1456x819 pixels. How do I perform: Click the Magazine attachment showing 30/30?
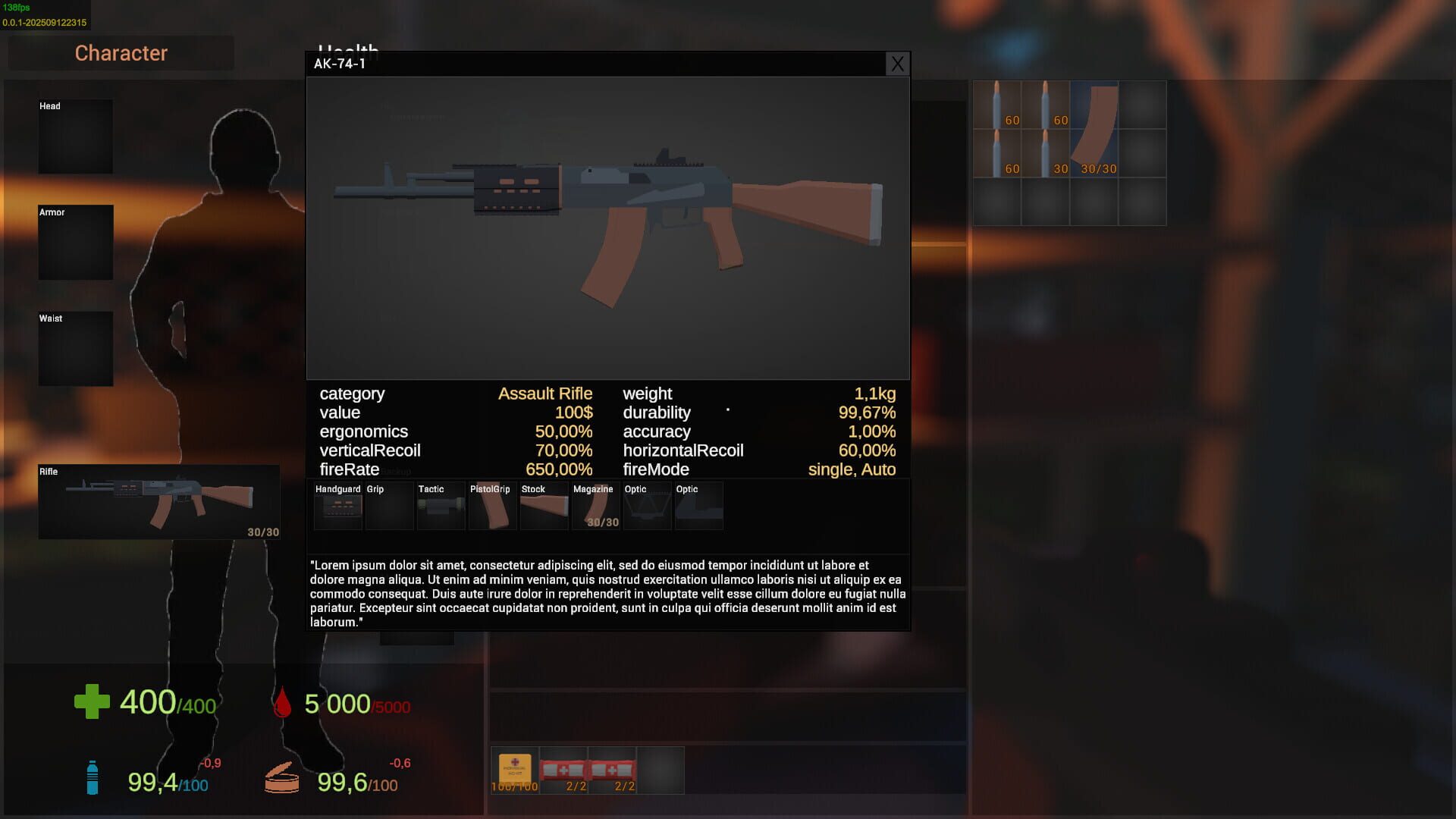tap(595, 506)
